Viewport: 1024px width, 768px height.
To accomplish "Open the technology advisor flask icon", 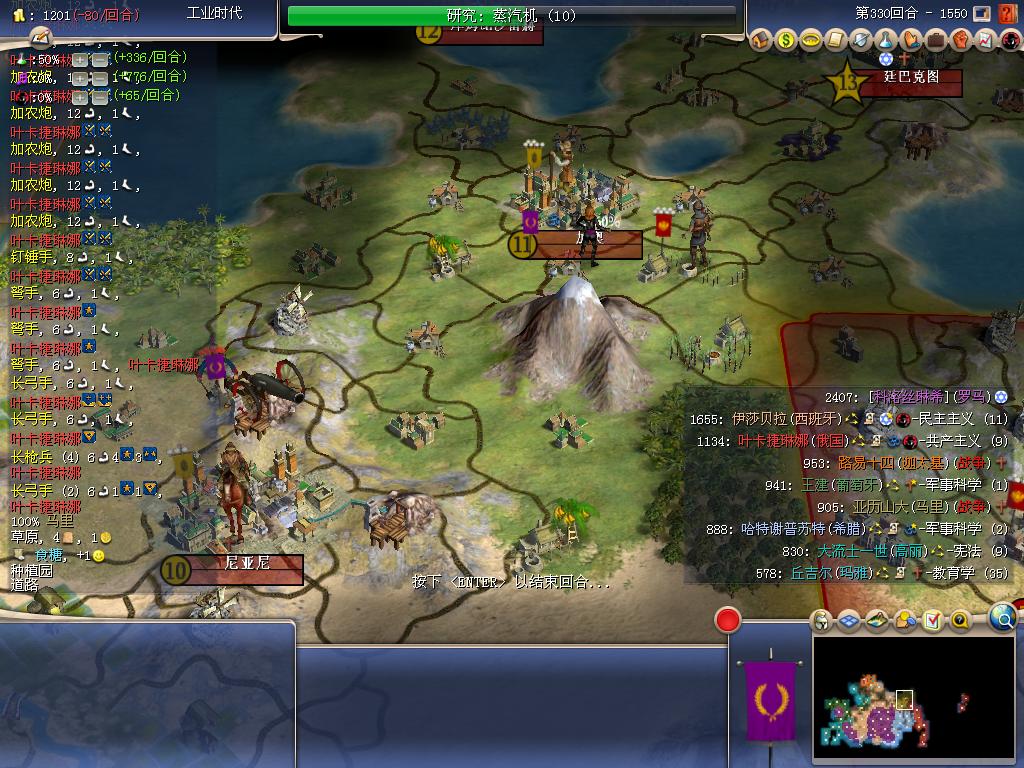I will pyautogui.click(x=886, y=40).
